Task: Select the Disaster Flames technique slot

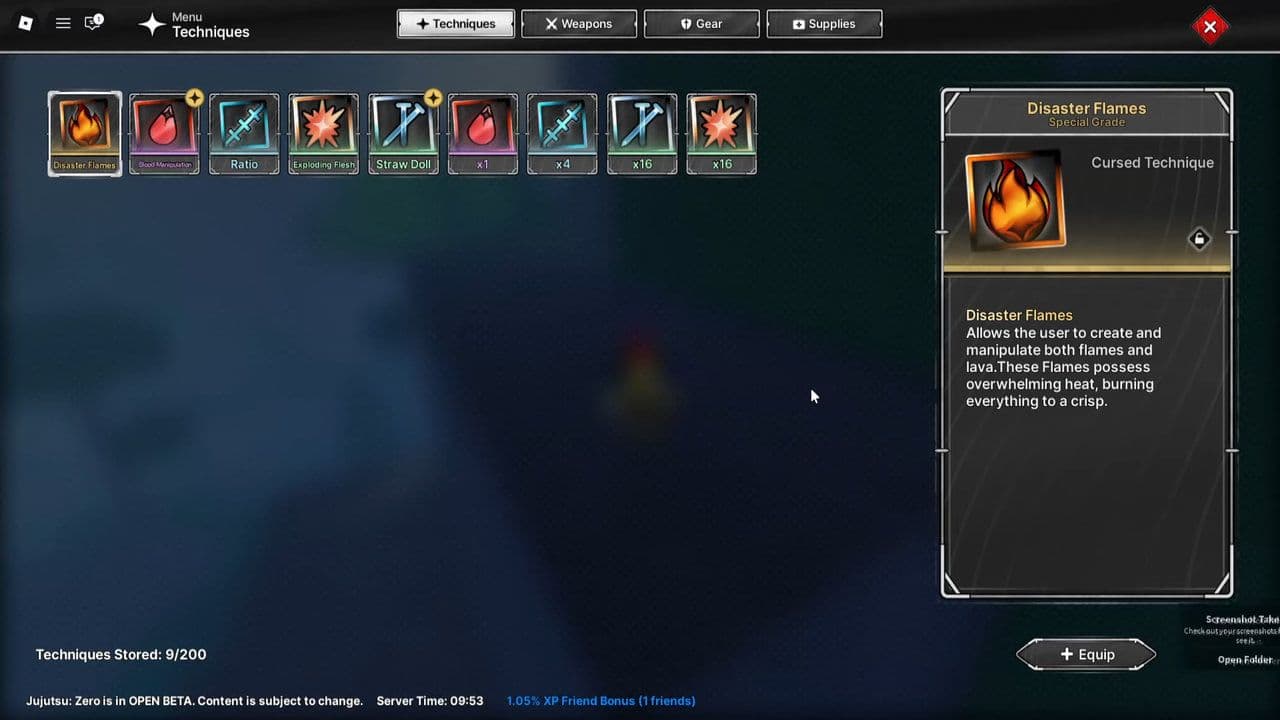Action: coord(85,134)
